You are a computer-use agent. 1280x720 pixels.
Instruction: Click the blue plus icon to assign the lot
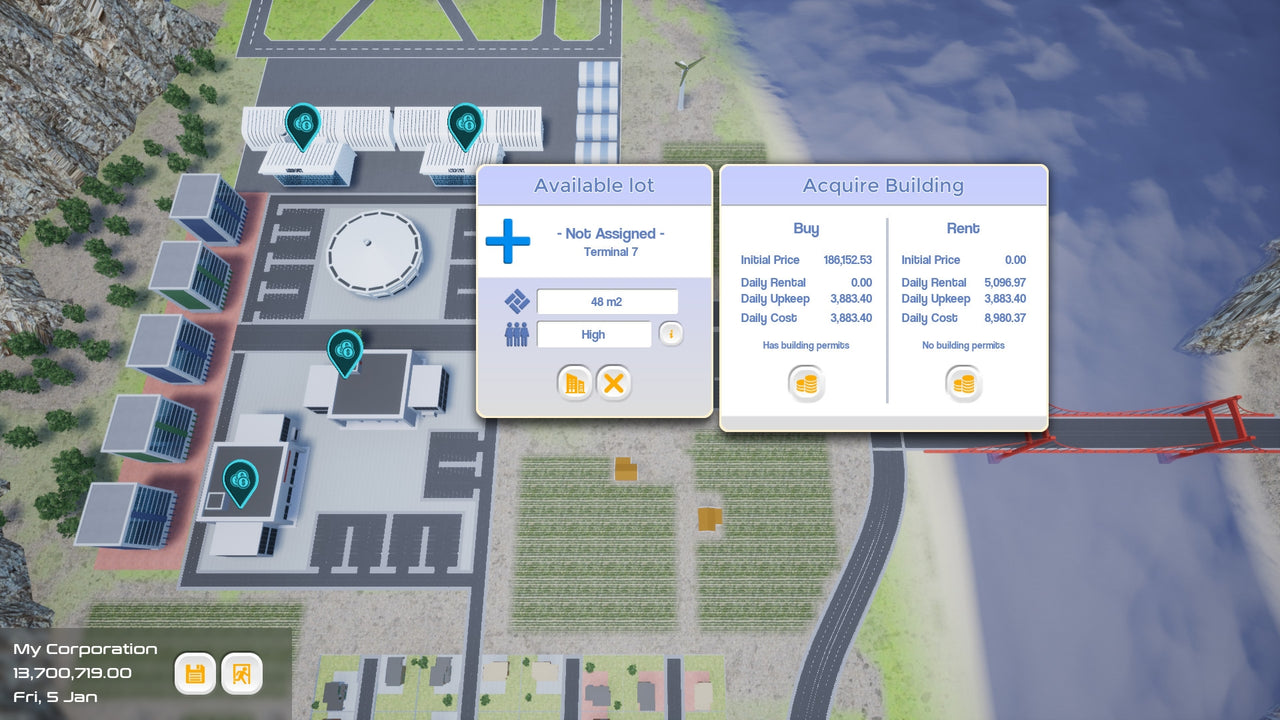pyautogui.click(x=508, y=240)
